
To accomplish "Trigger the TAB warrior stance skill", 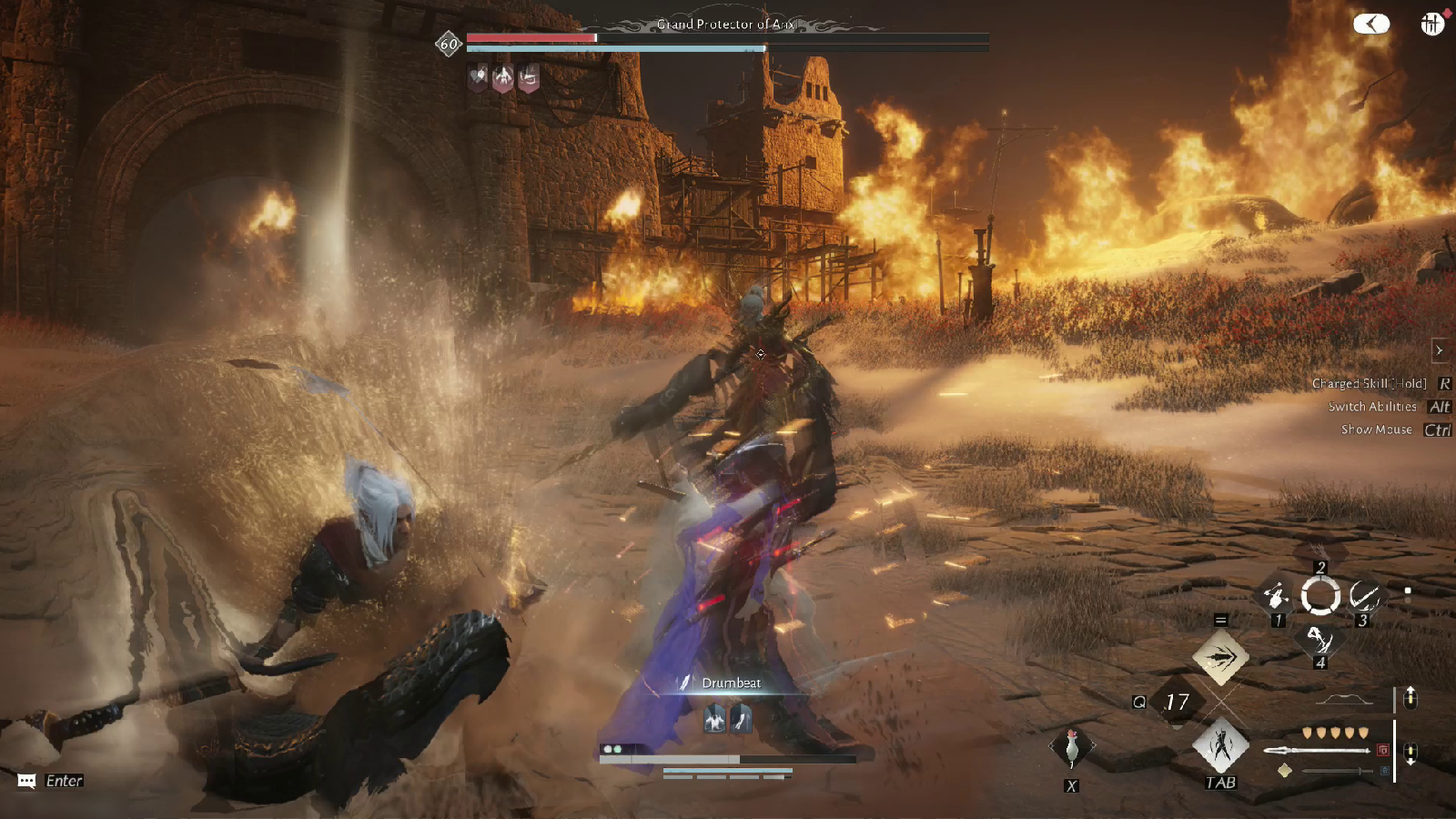I will [1220, 745].
